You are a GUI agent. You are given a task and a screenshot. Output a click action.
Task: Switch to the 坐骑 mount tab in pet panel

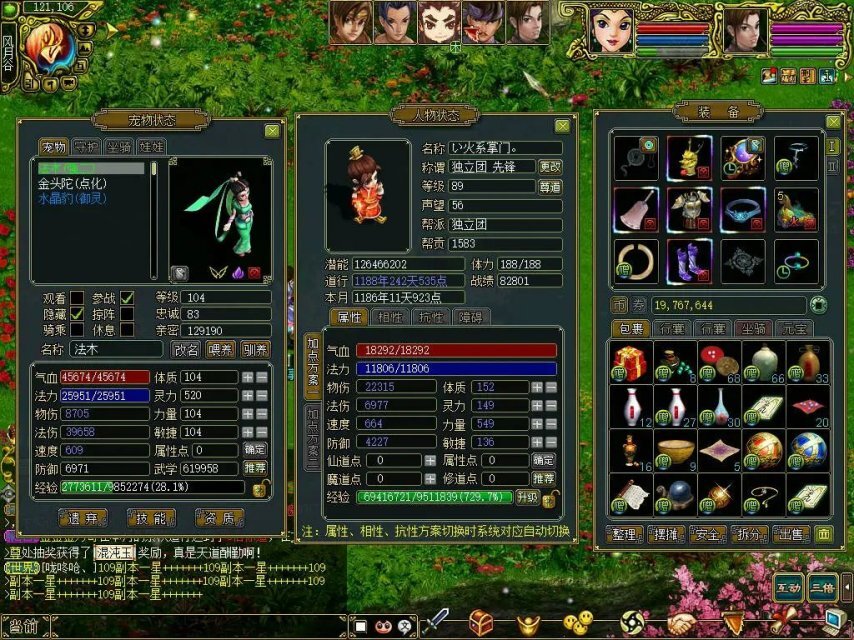[120, 147]
